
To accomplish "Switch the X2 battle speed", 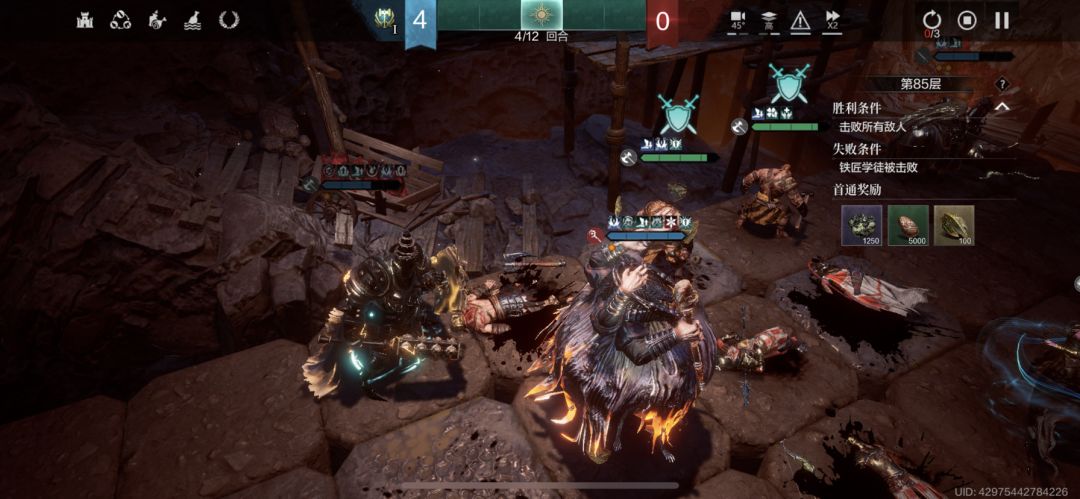I will coord(832,19).
